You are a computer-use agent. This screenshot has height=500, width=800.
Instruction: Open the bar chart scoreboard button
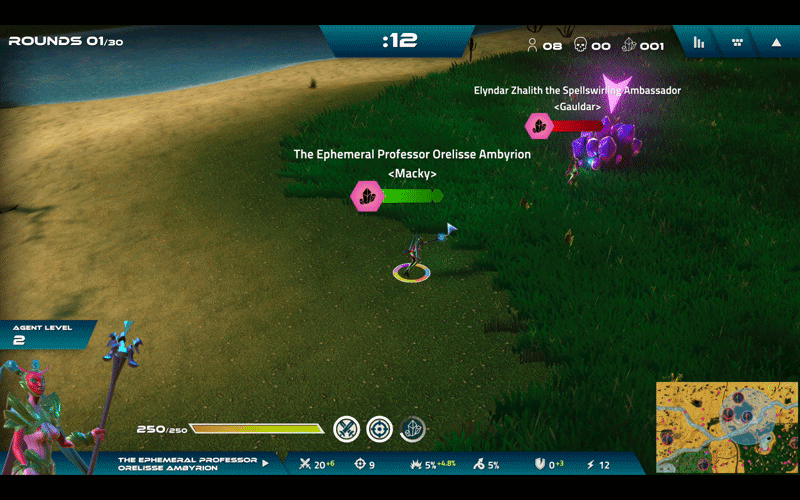tap(699, 42)
